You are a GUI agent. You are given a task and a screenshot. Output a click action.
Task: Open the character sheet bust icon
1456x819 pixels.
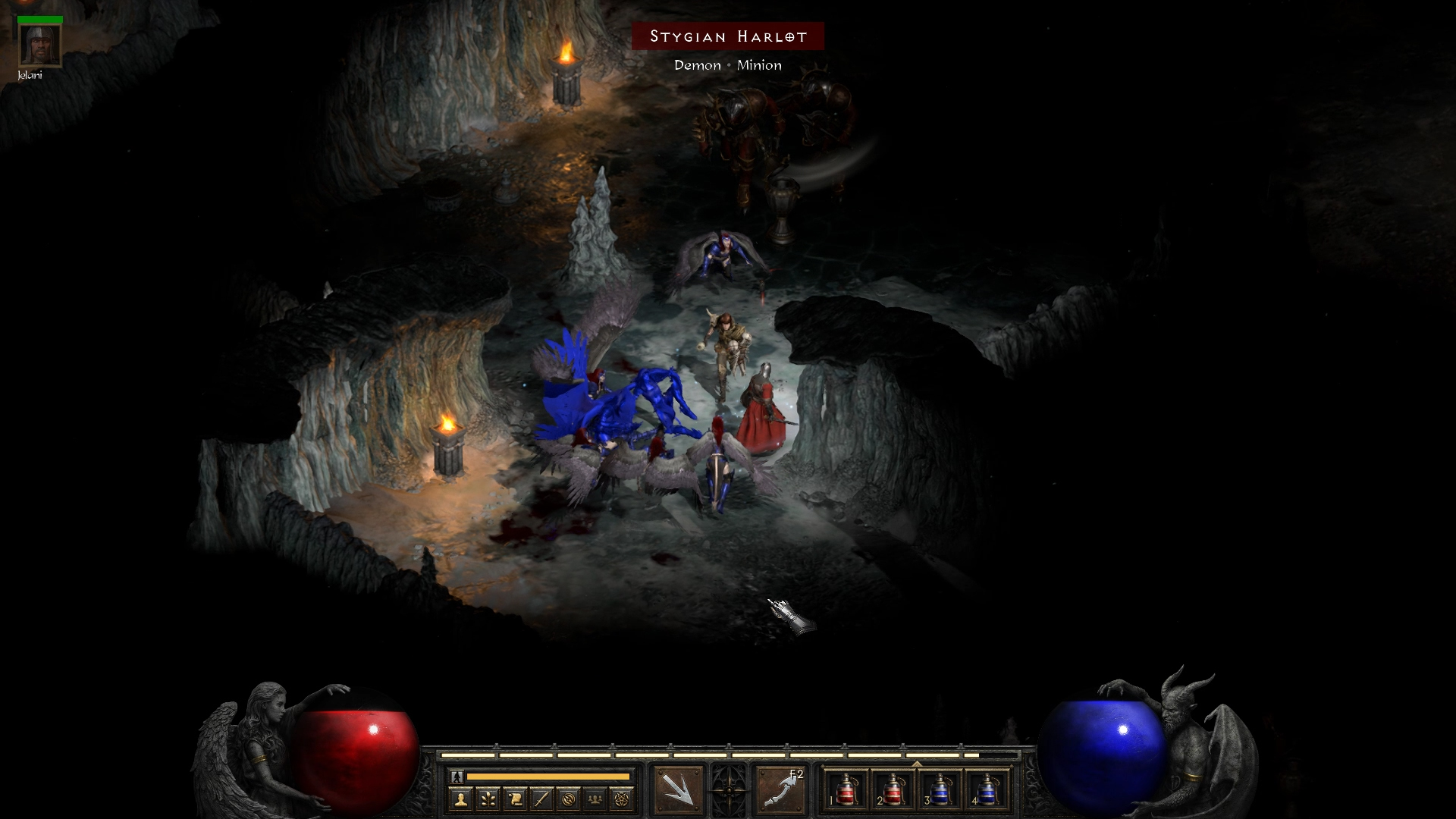[460, 799]
